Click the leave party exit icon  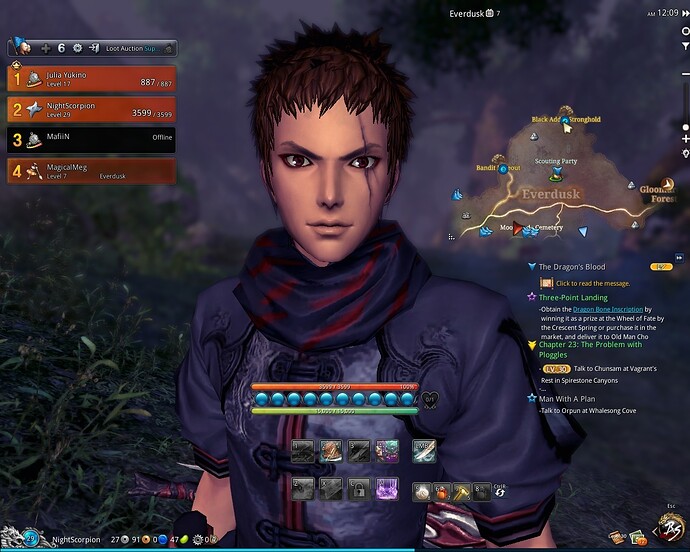(93, 47)
